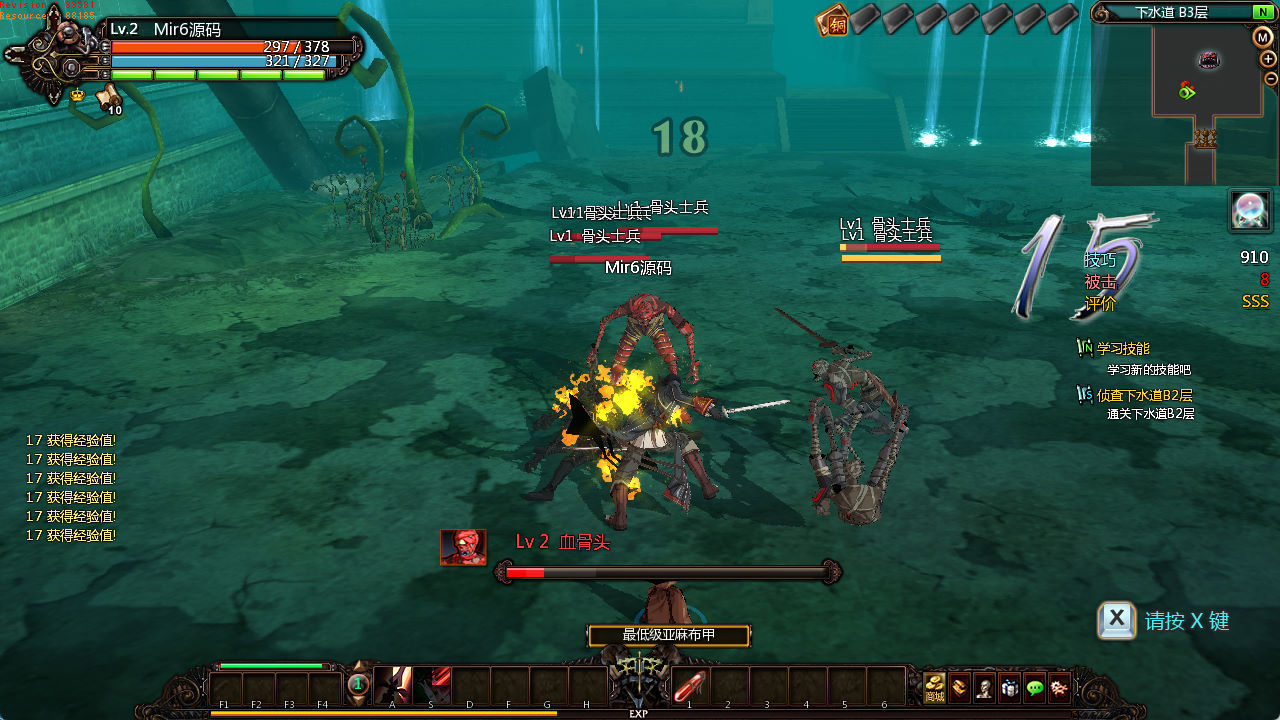
Task: Activate the red slash skill in slot S
Action: [x=431, y=686]
